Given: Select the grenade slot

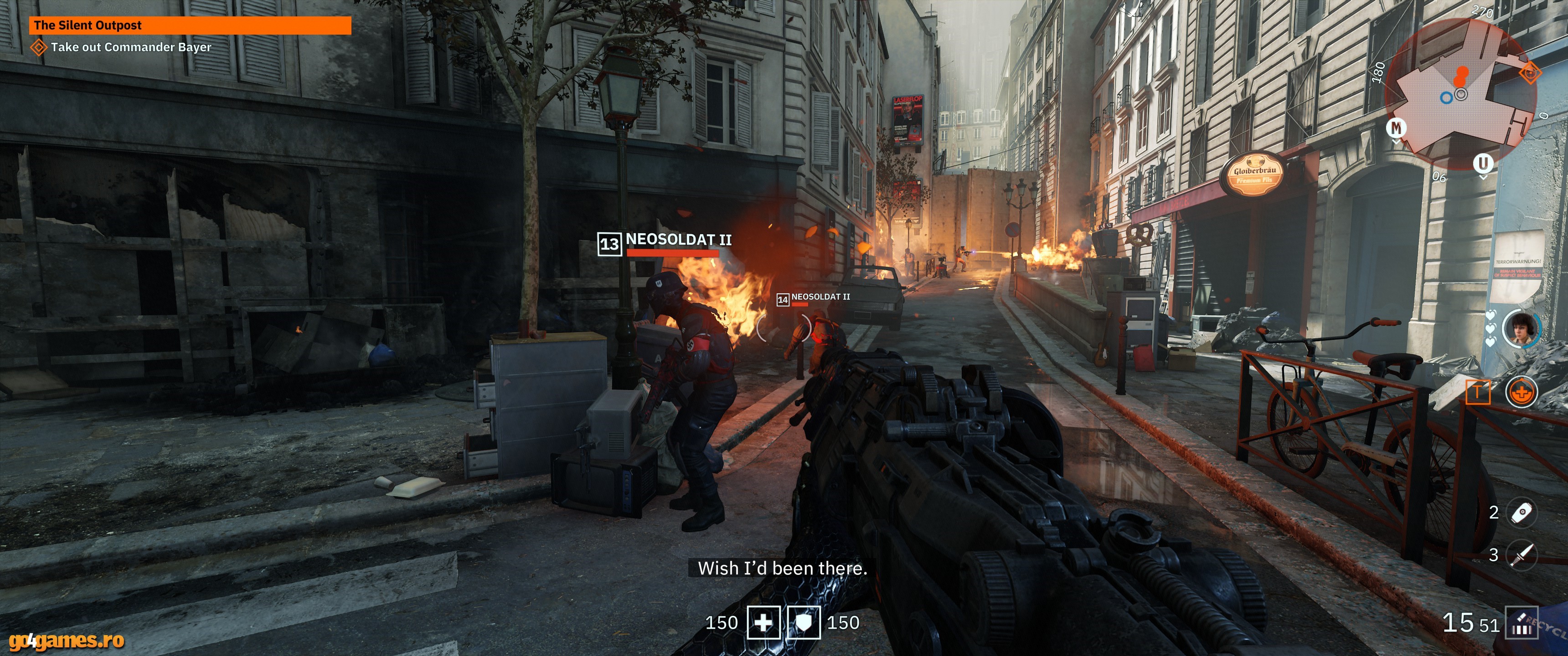Looking at the screenshot, I should 1521,512.
